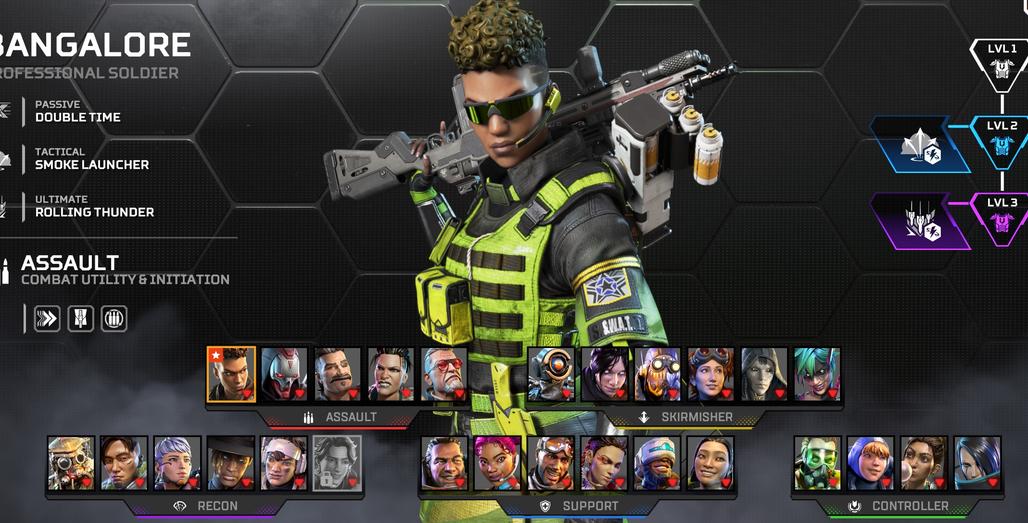1028x523 pixels.
Task: Pick the Fuse legend portrait
Action: 338,375
